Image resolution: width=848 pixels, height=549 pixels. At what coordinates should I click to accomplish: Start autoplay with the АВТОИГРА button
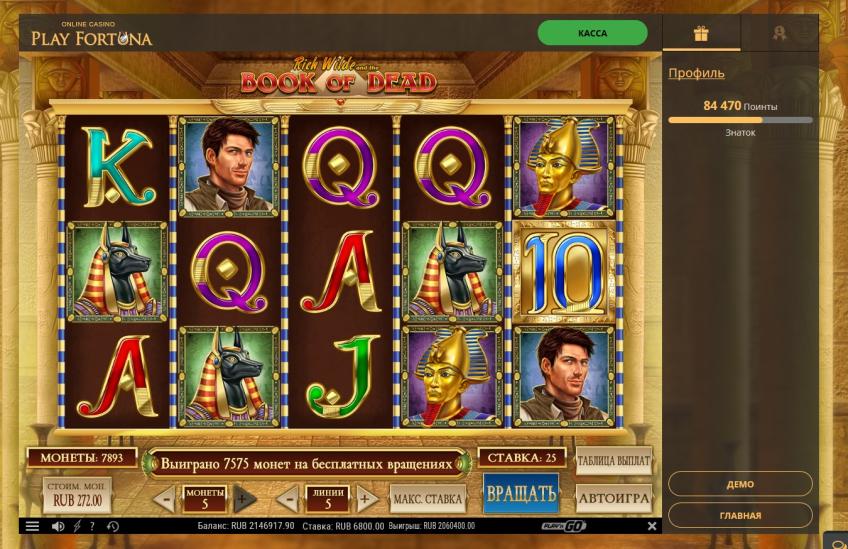tap(614, 497)
